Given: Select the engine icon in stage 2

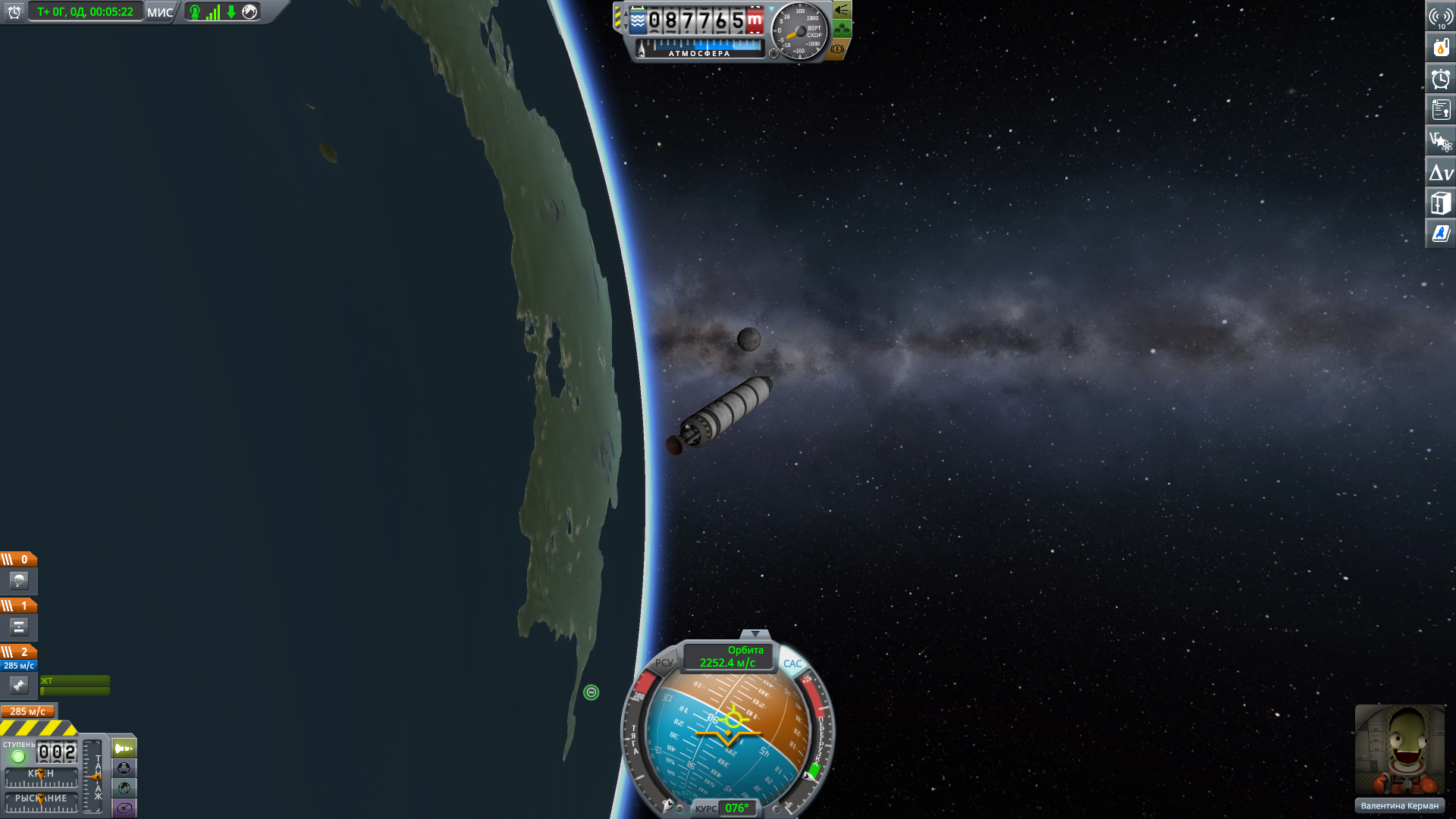Looking at the screenshot, I should pos(19,686).
